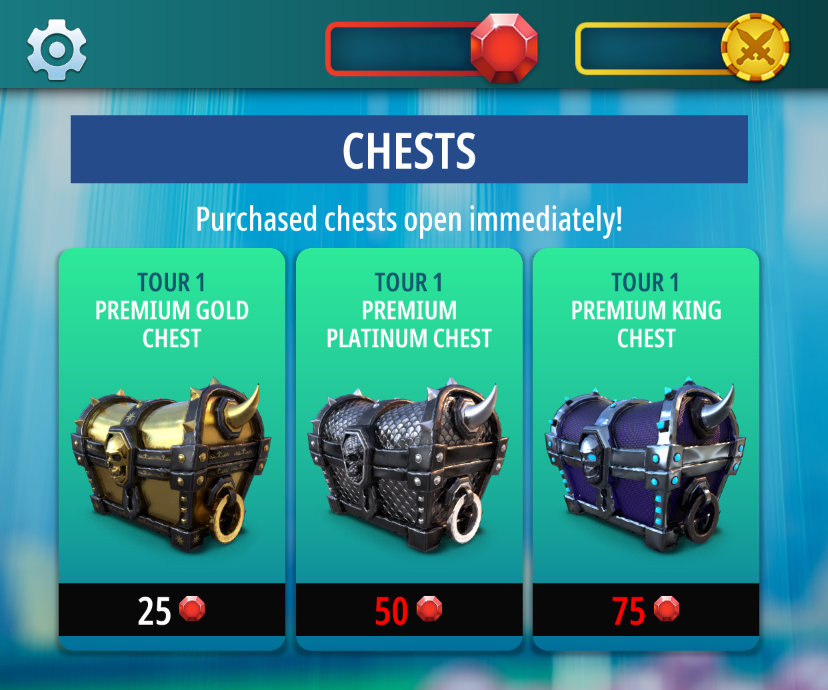
Task: Choose the Premium Platinum Chest card
Action: click(x=409, y=440)
